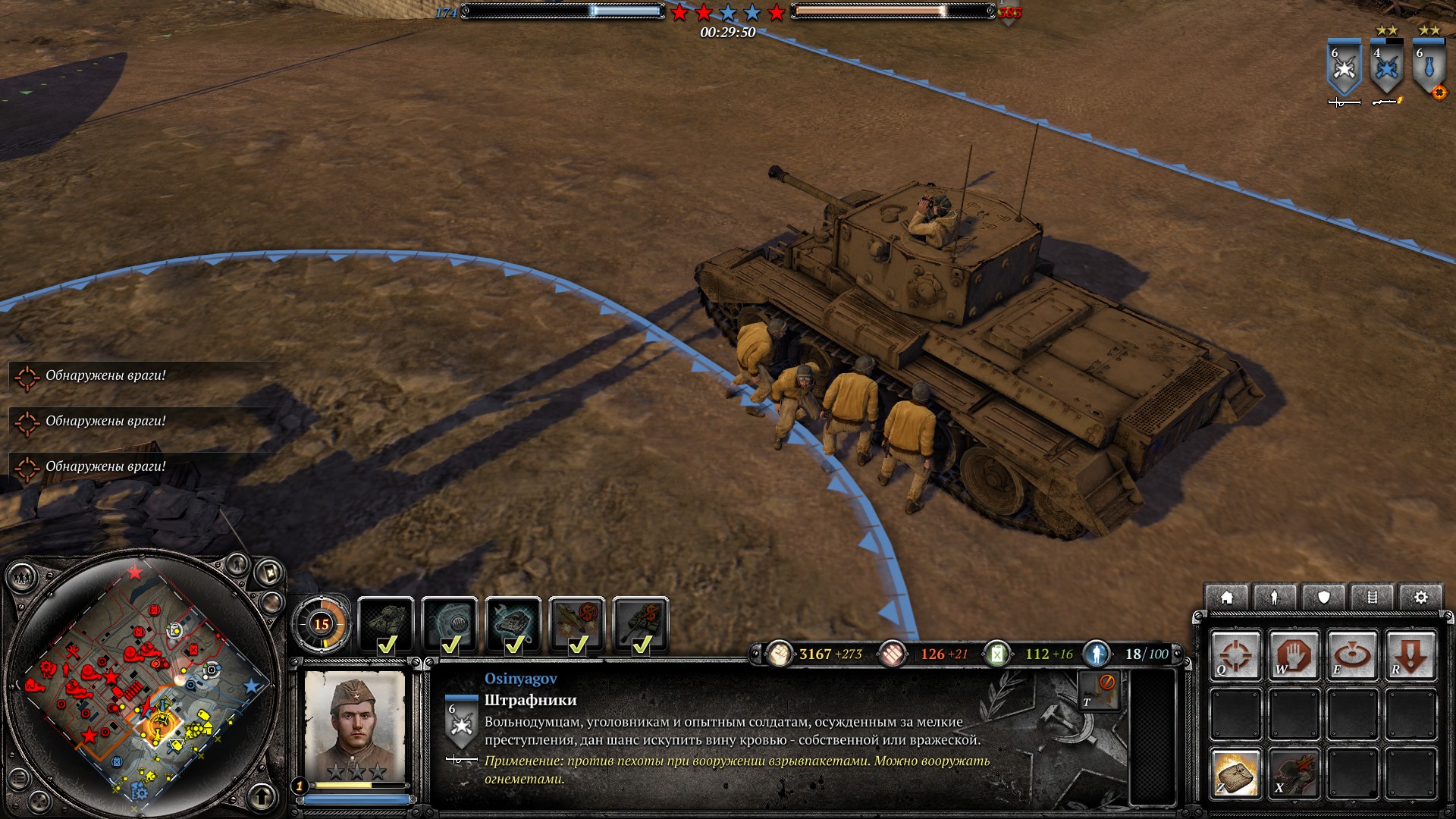
Task: Activate the shouting soldier charge ability
Action: [1294, 773]
